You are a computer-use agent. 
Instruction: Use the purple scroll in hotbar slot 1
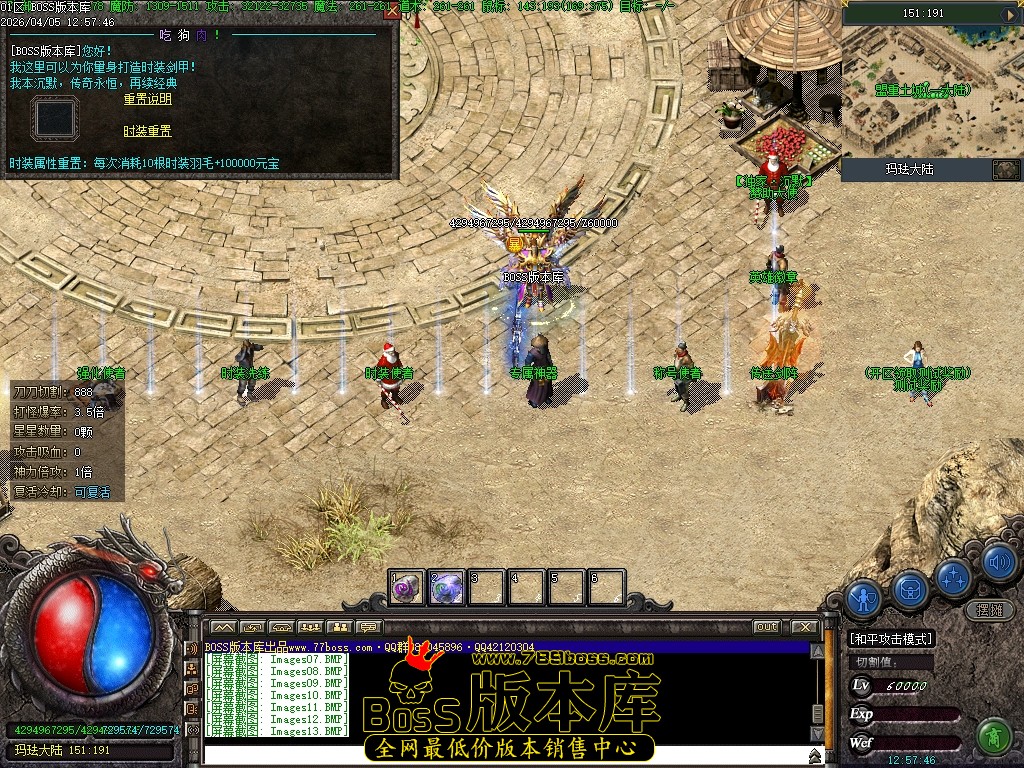click(407, 588)
